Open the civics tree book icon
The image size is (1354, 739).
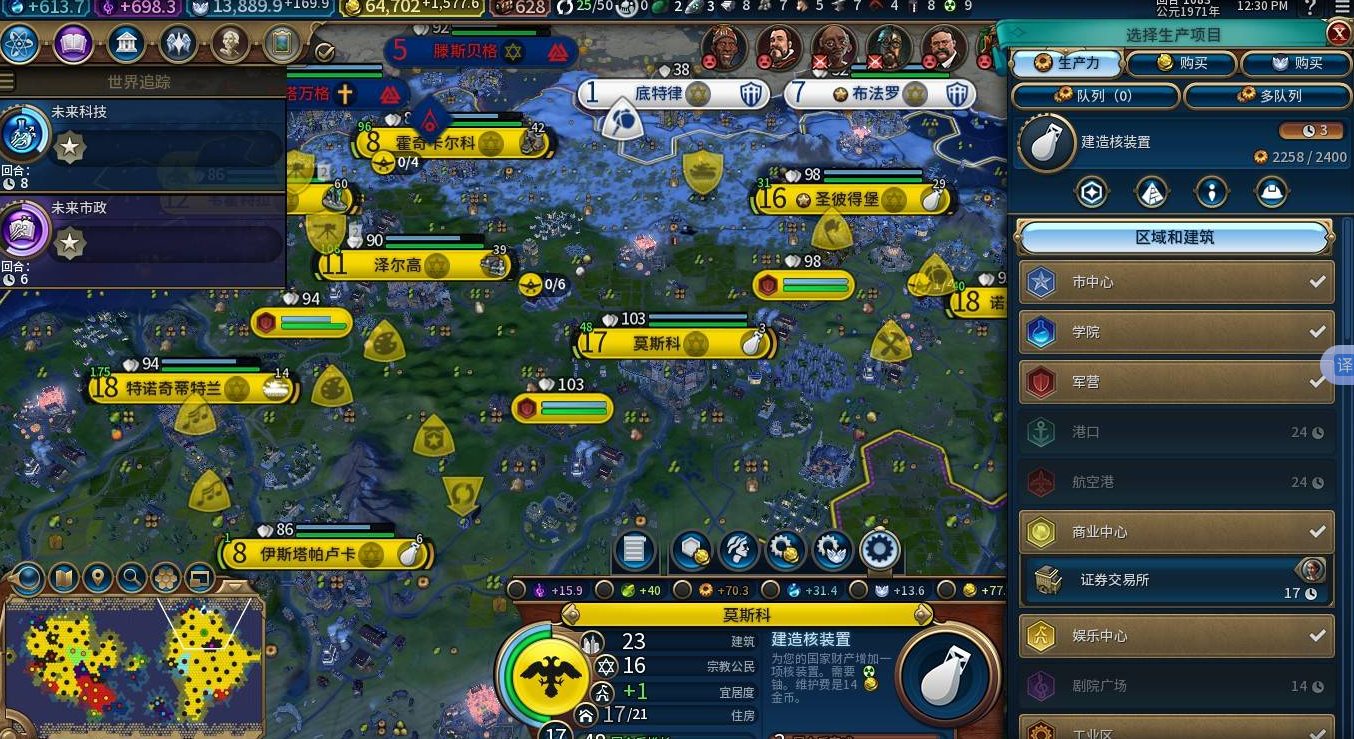(x=73, y=43)
